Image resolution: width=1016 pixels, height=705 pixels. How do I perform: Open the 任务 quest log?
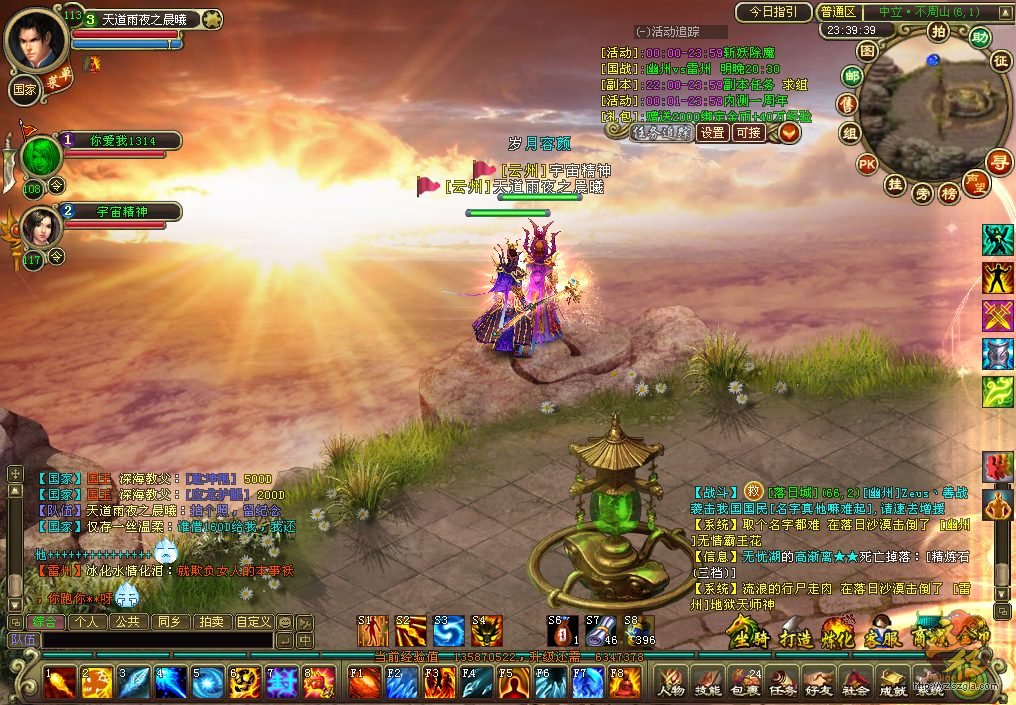tap(783, 681)
